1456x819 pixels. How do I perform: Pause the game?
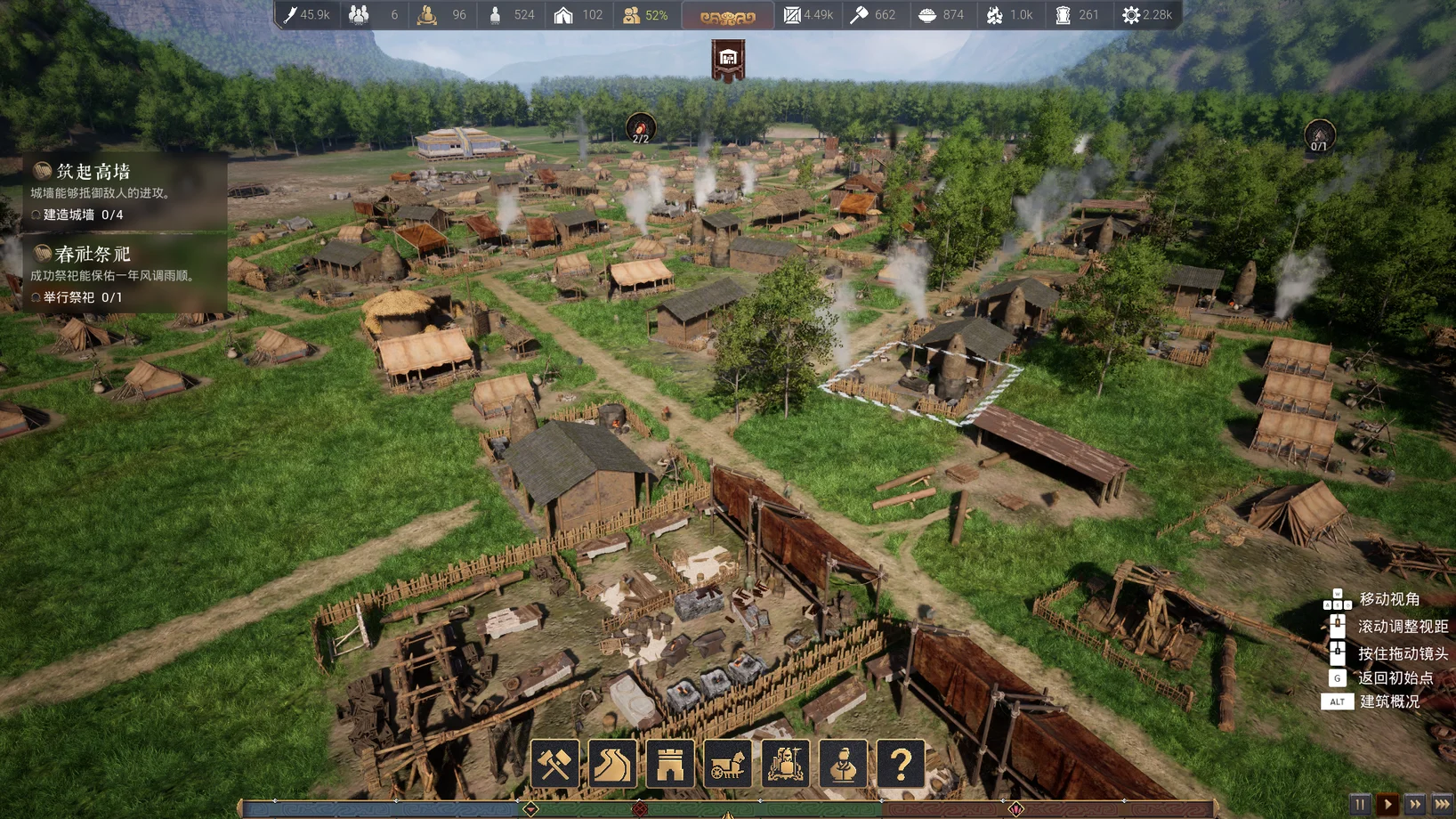point(1359,804)
